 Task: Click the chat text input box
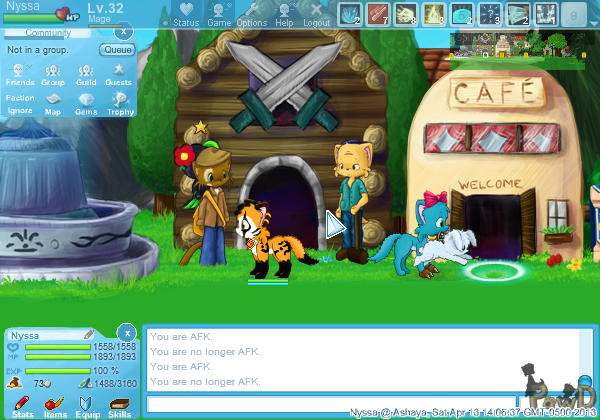point(330,404)
